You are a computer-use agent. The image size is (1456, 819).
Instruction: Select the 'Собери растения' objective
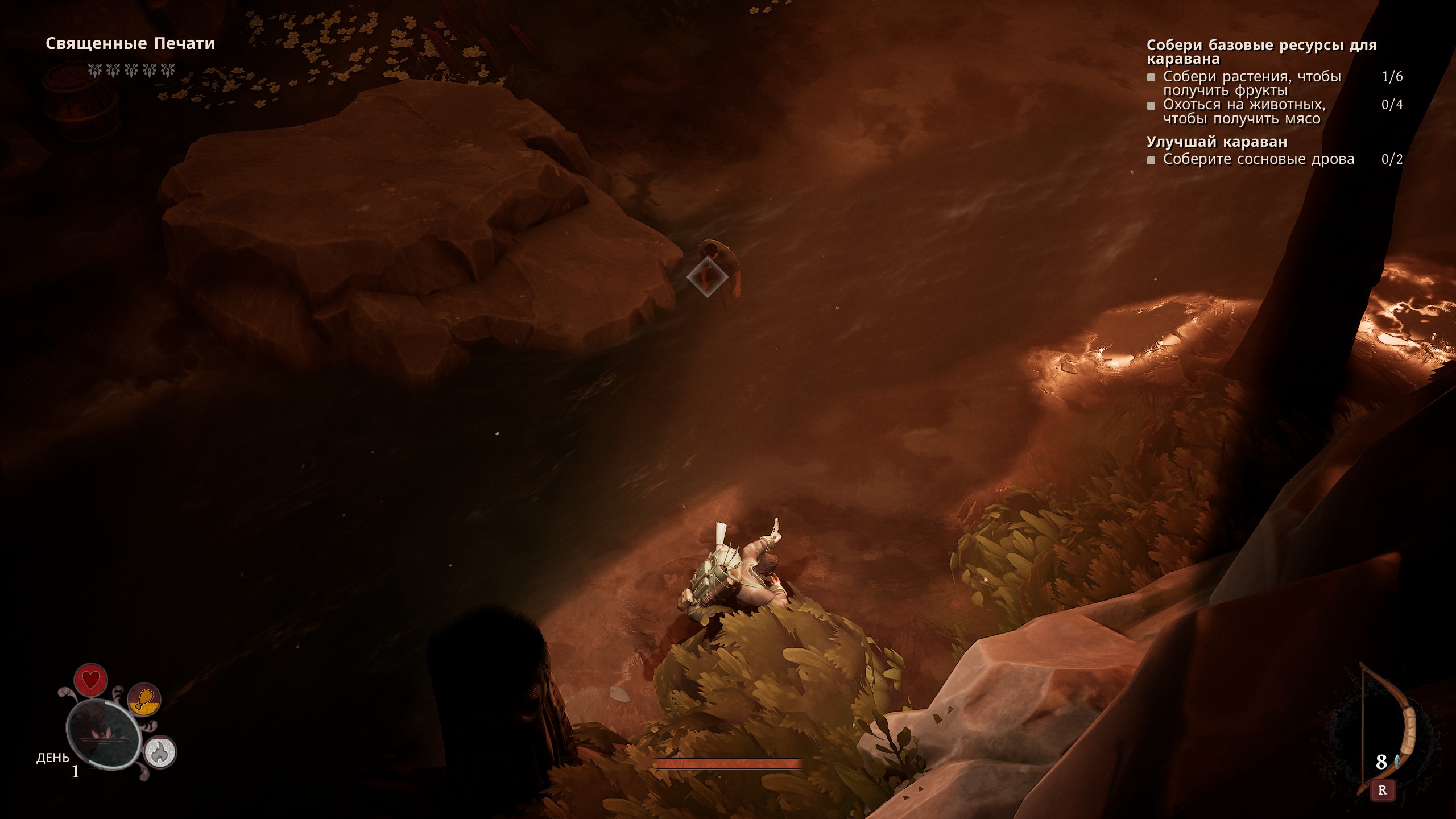point(1251,83)
